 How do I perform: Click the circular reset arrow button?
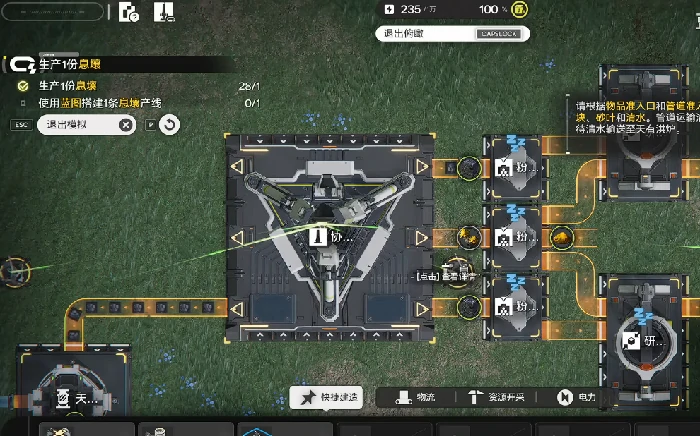[x=169, y=125]
